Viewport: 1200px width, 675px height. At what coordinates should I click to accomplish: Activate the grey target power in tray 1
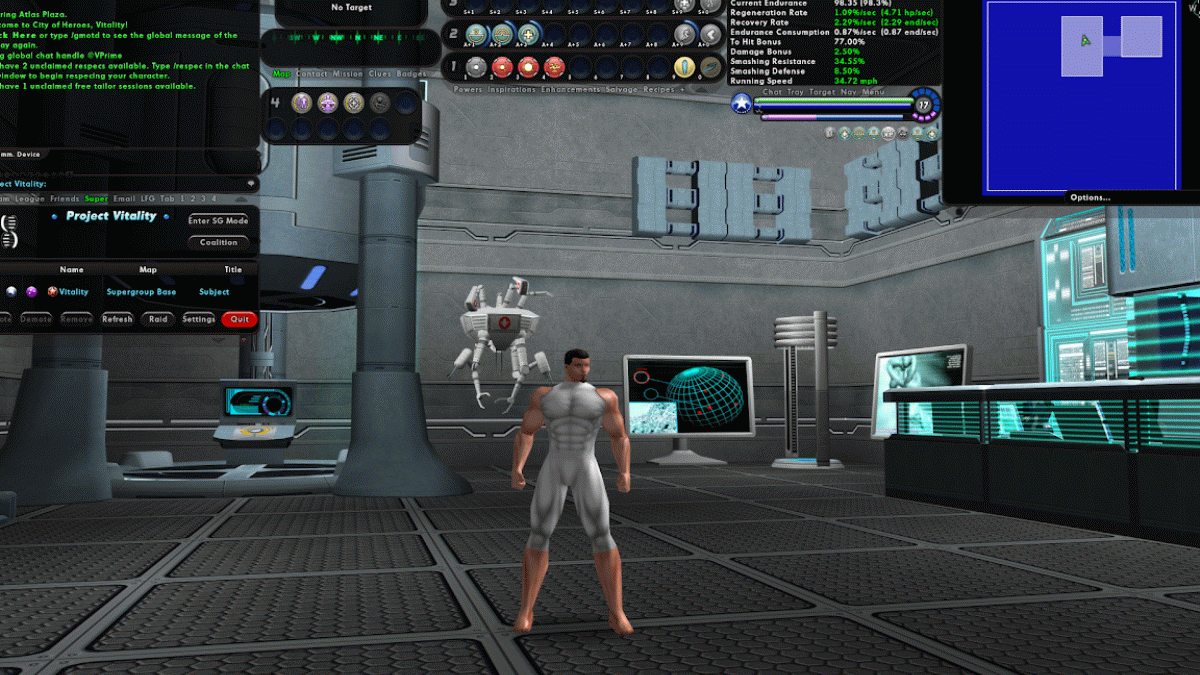click(477, 67)
